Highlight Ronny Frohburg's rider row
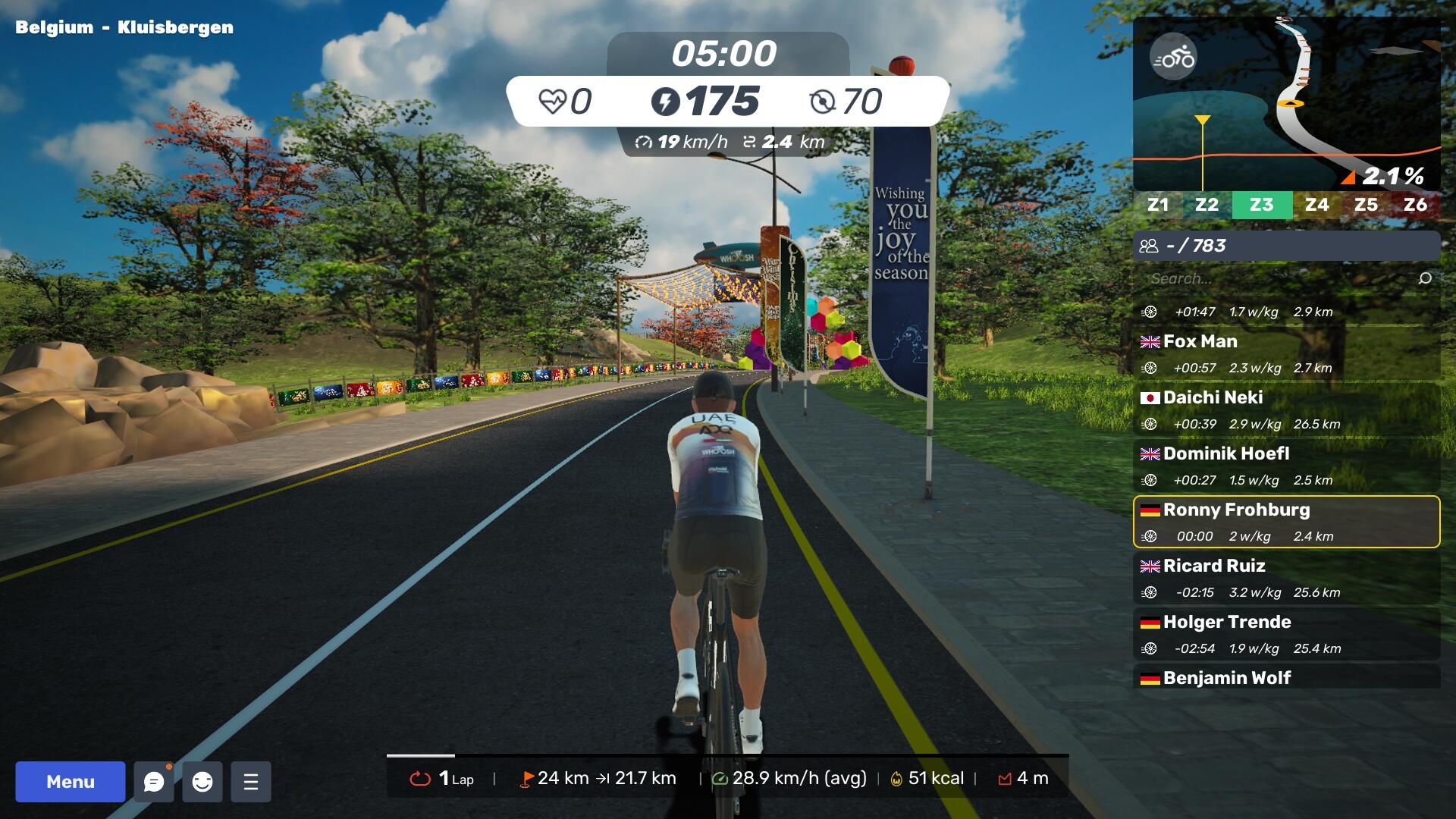 [x=1286, y=522]
